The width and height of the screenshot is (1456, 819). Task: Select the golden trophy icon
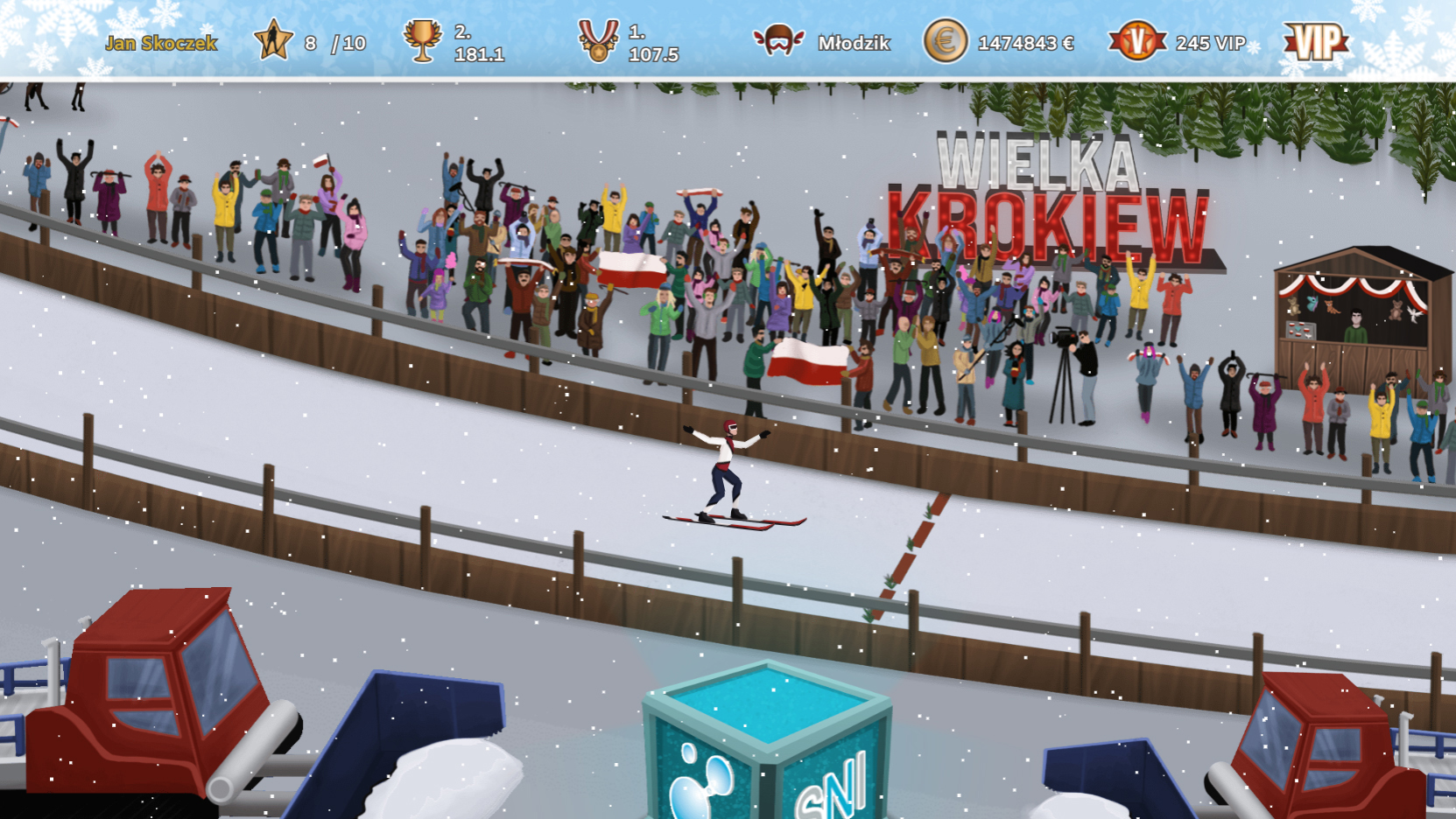click(424, 39)
